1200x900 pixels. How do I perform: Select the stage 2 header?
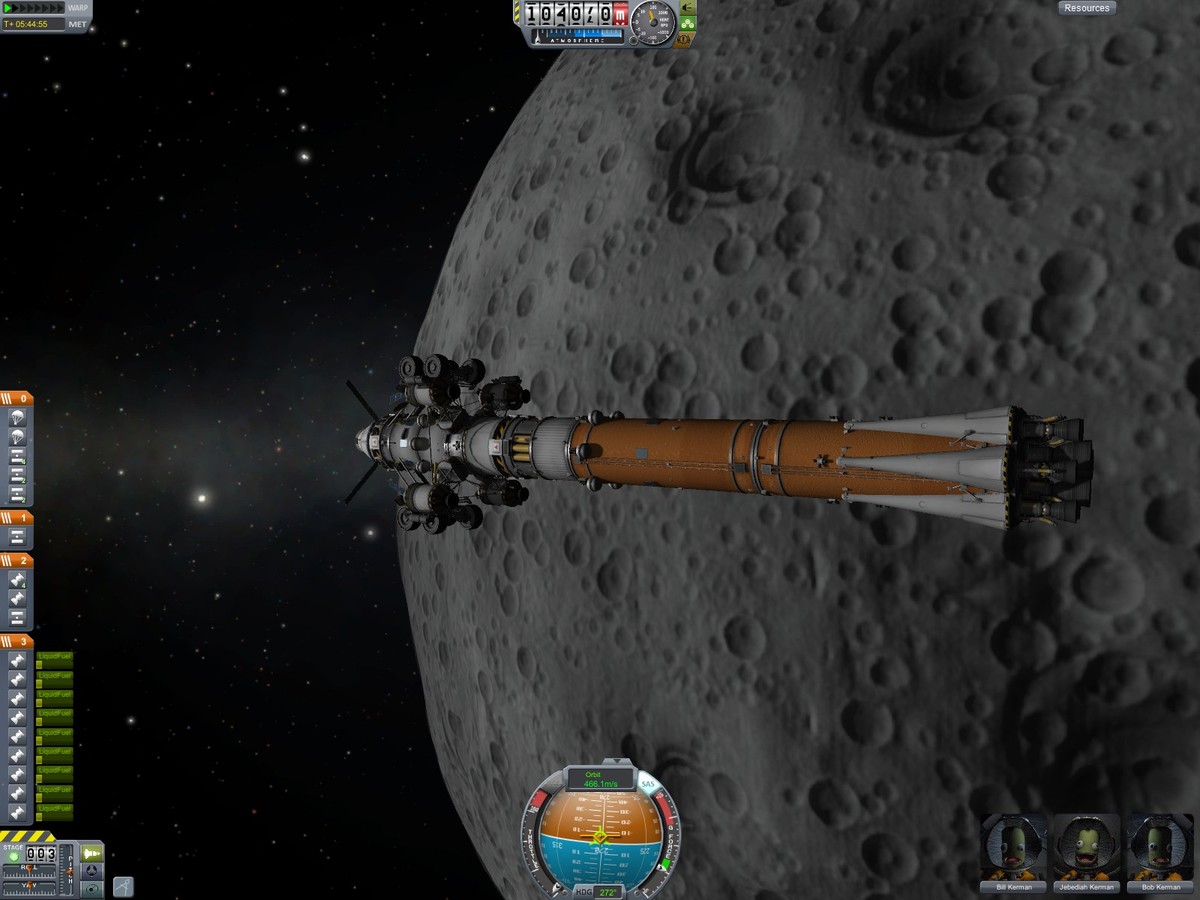pos(17,561)
